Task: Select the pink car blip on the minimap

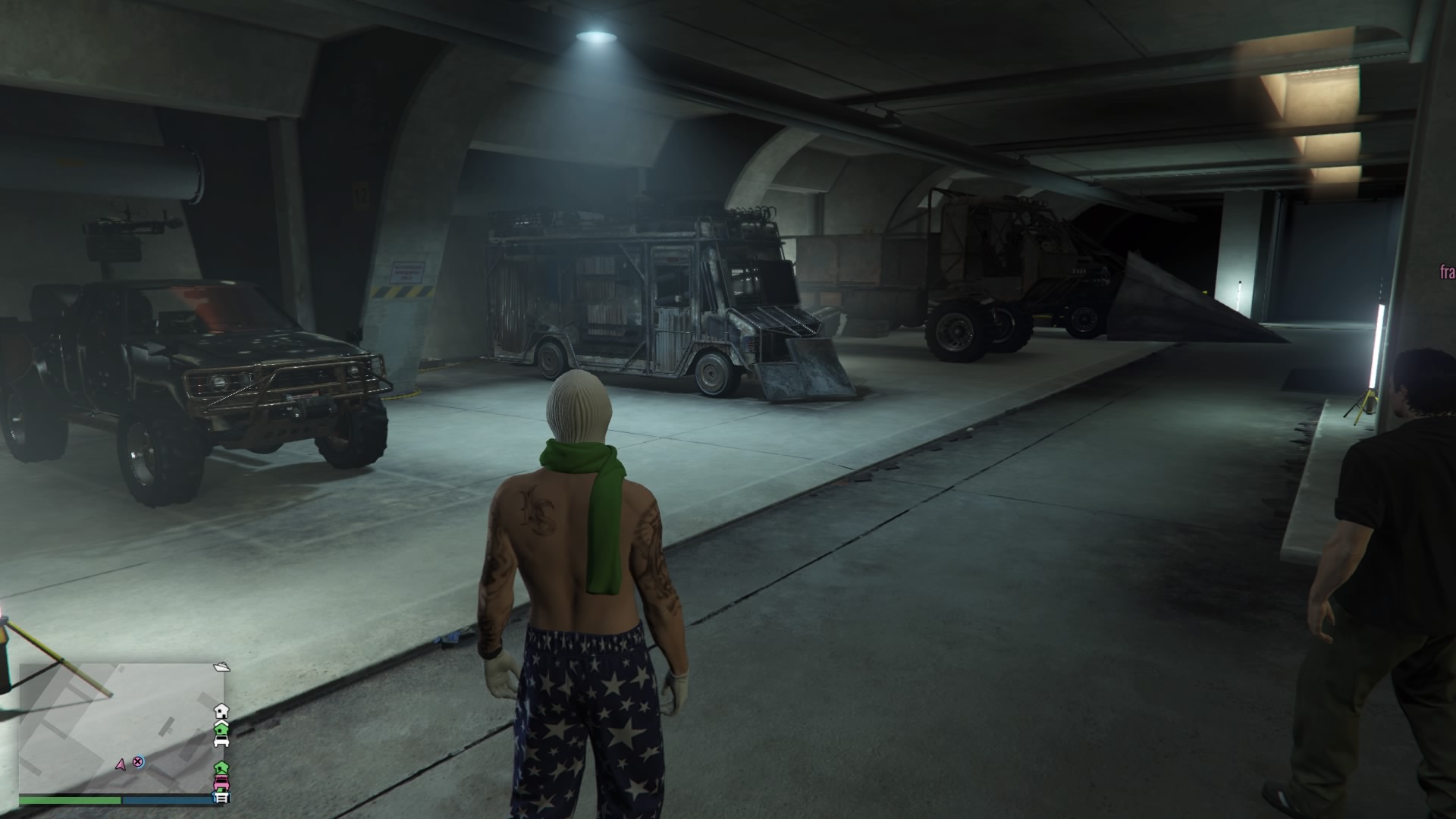Action: (221, 781)
